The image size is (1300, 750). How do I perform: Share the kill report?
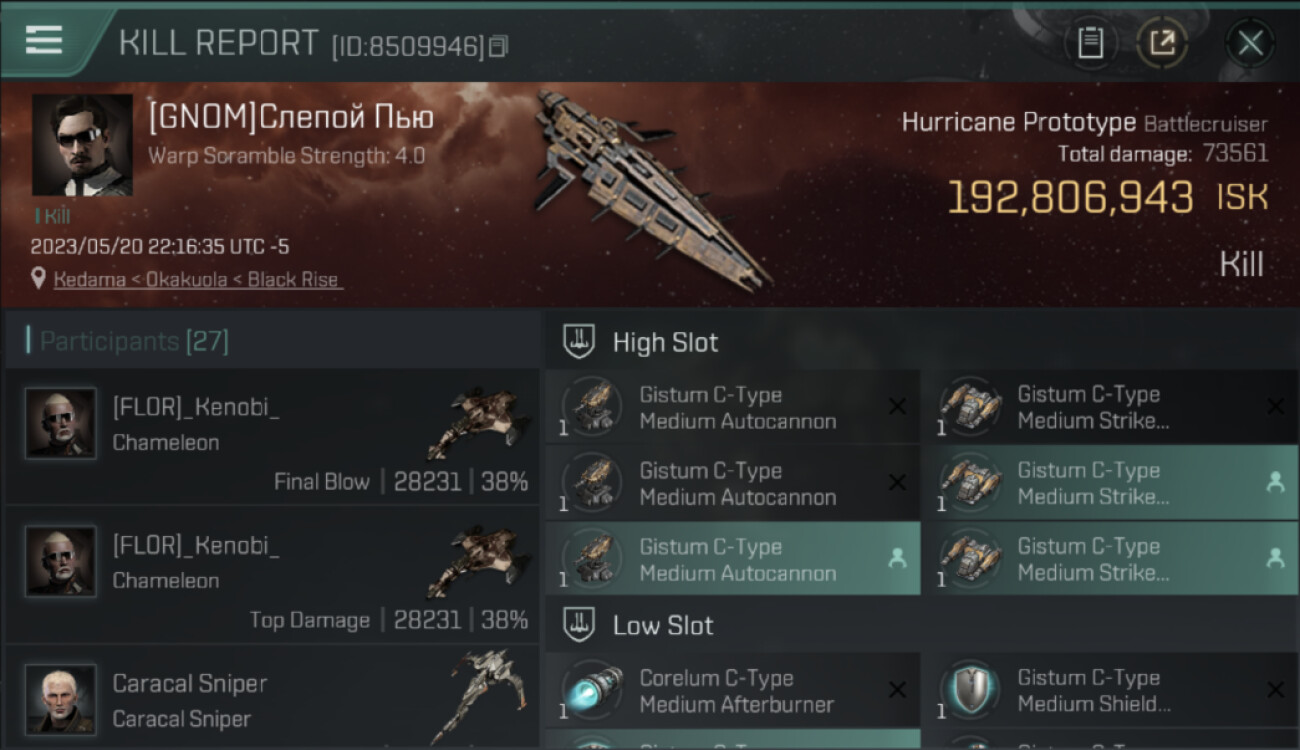[x=1162, y=43]
